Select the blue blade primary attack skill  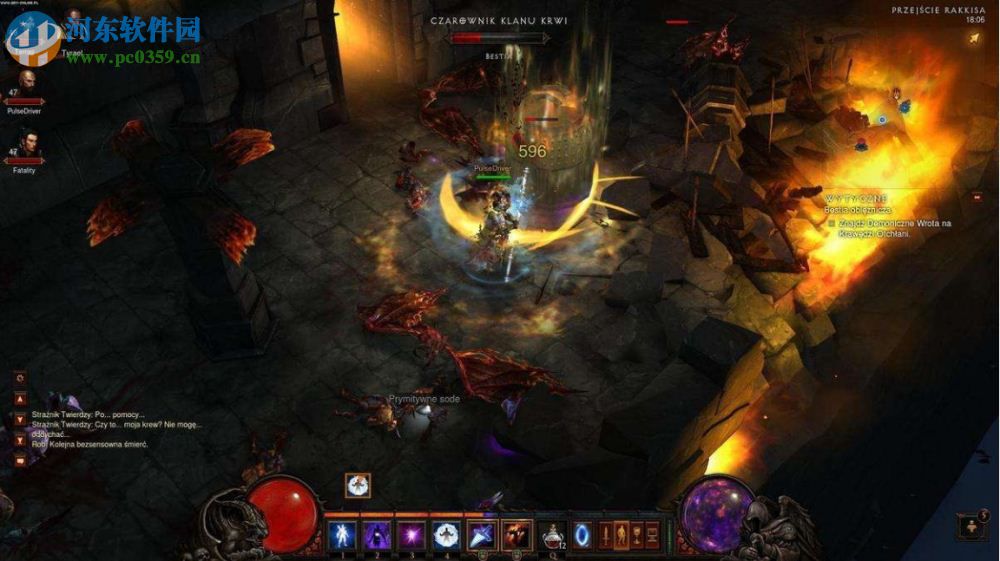click(x=482, y=534)
